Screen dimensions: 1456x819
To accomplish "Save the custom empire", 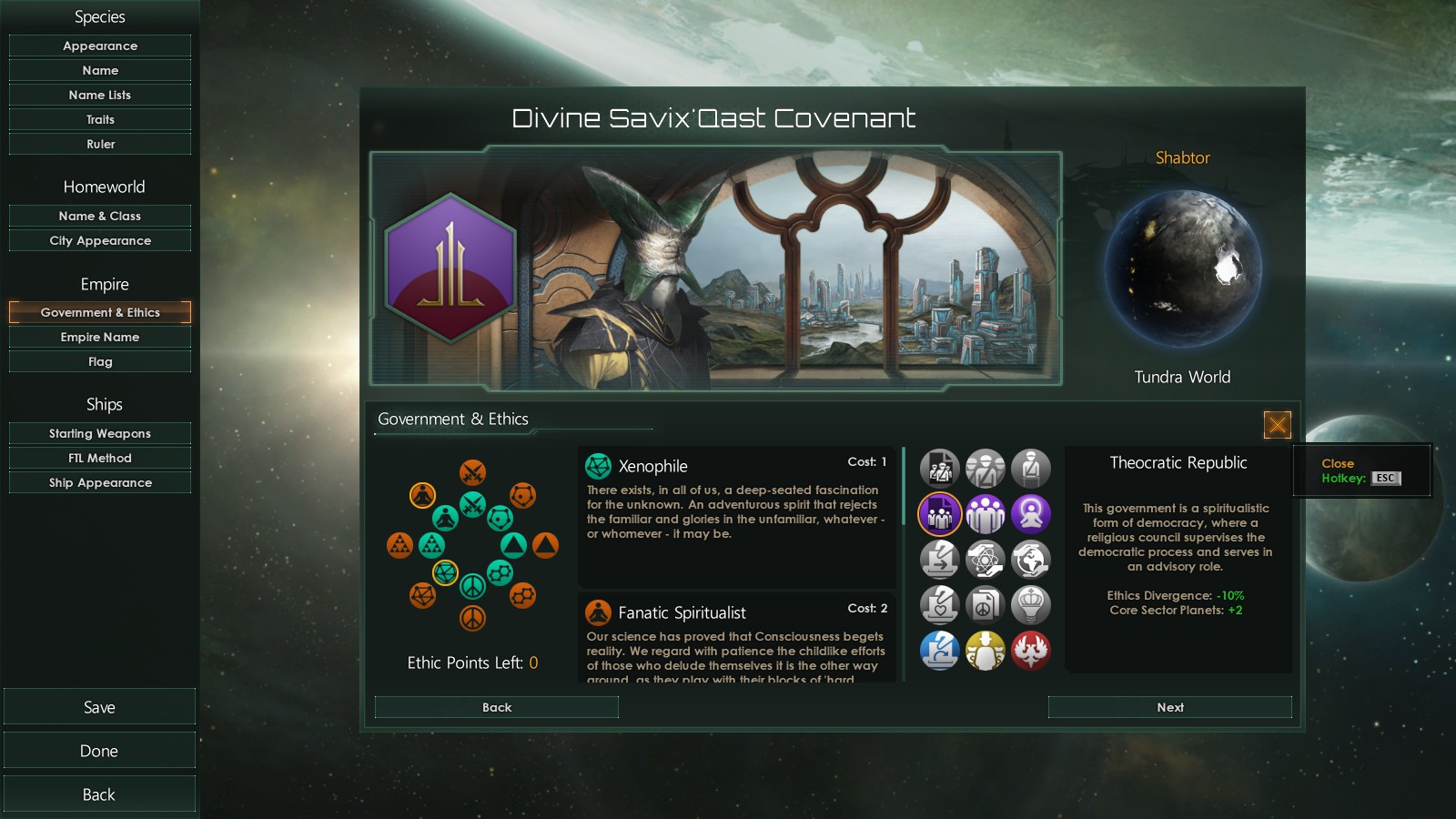I will tap(99, 707).
